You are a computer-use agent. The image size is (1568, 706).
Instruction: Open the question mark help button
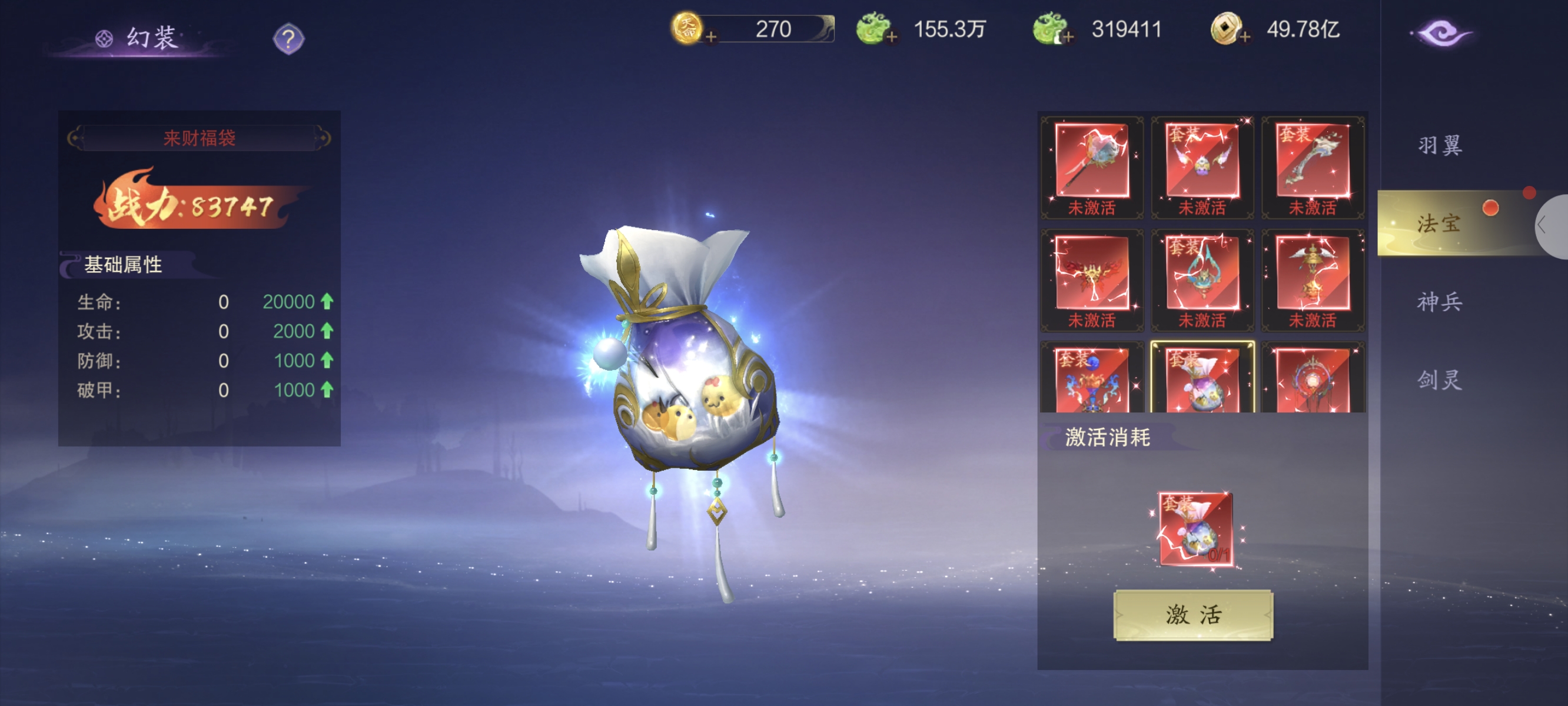tap(288, 39)
